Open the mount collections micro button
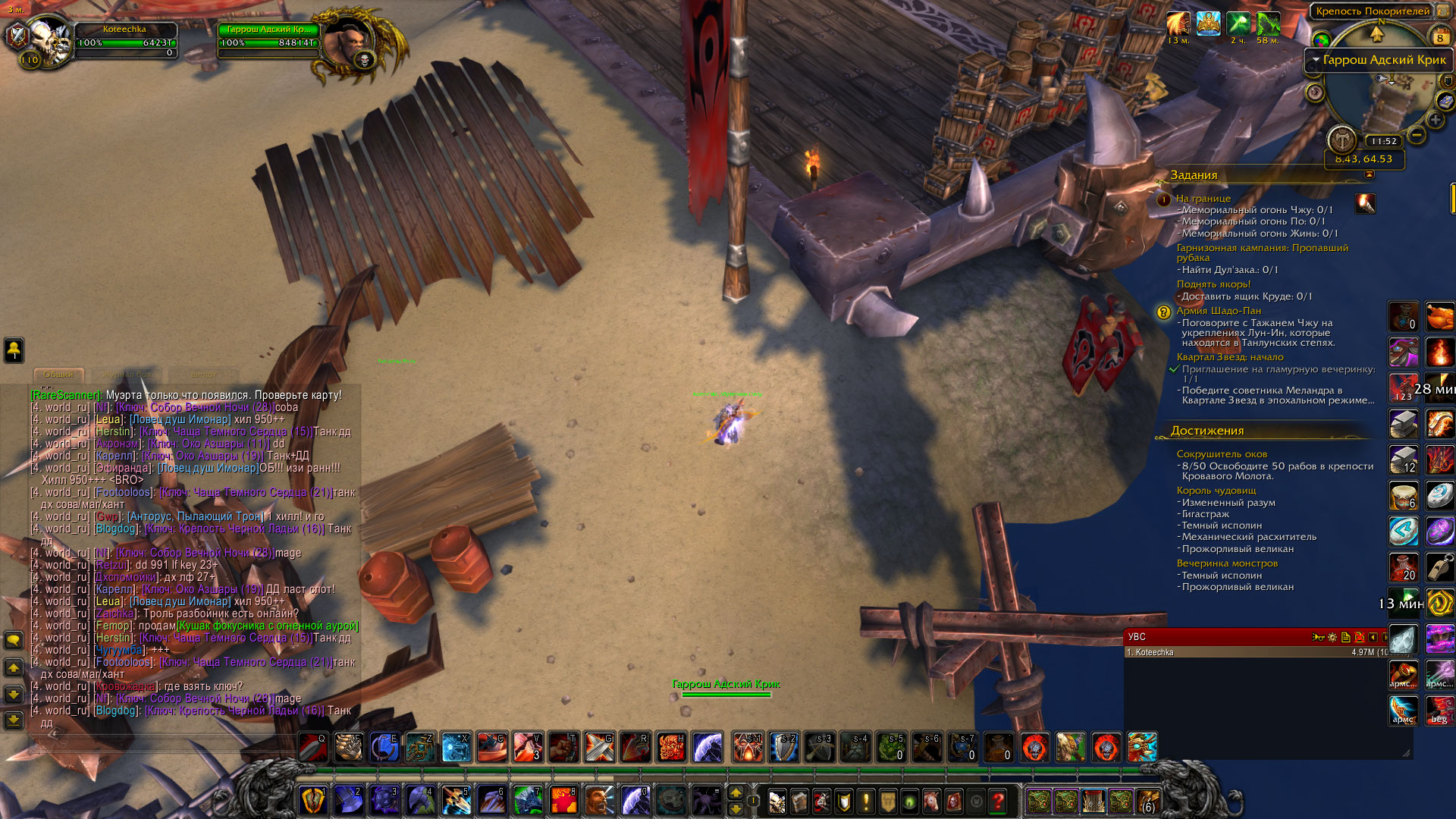1456x819 pixels. pos(931,800)
